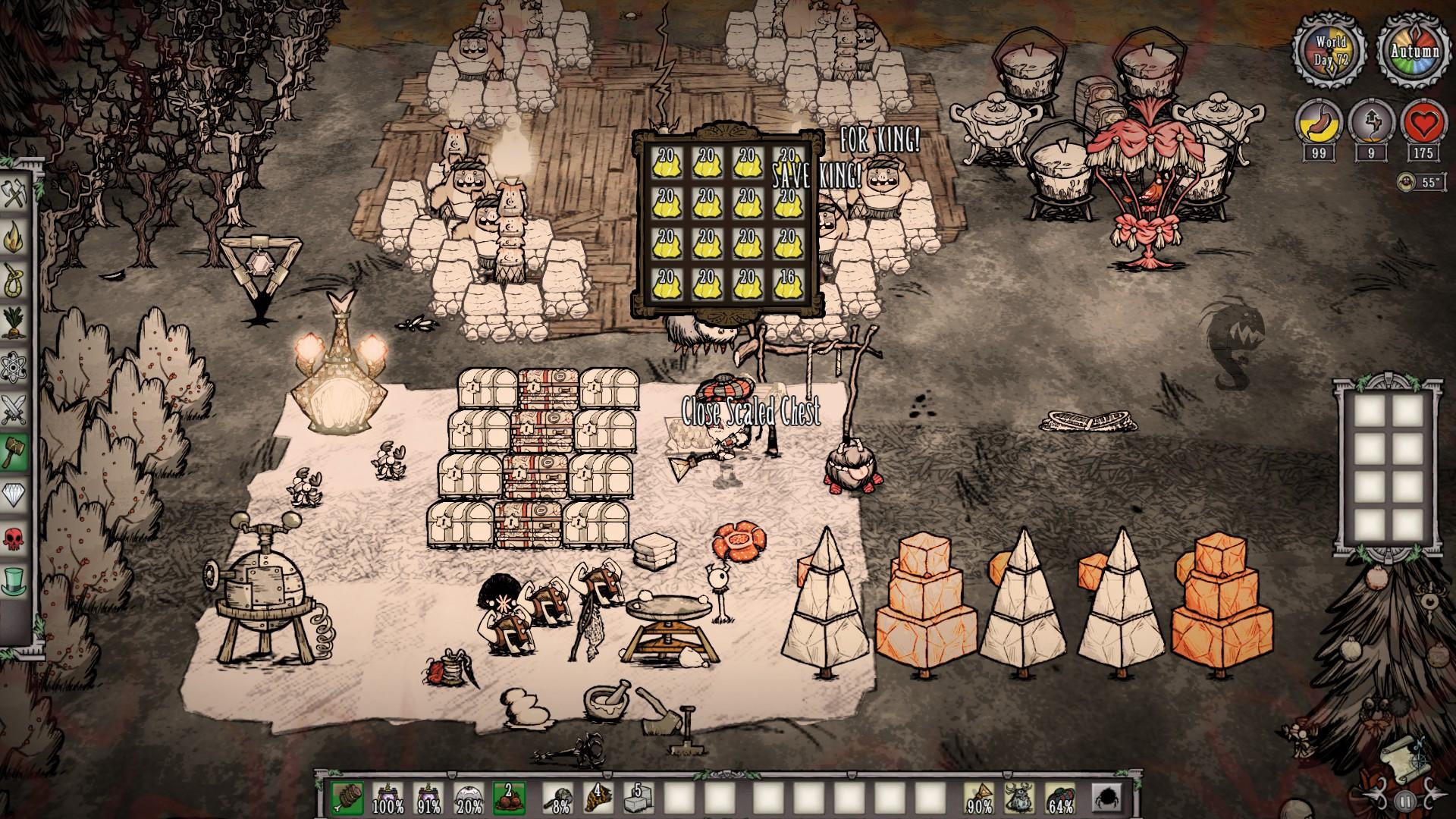Select the meatballs stack of 2
The width and height of the screenshot is (1456, 819).
[509, 798]
